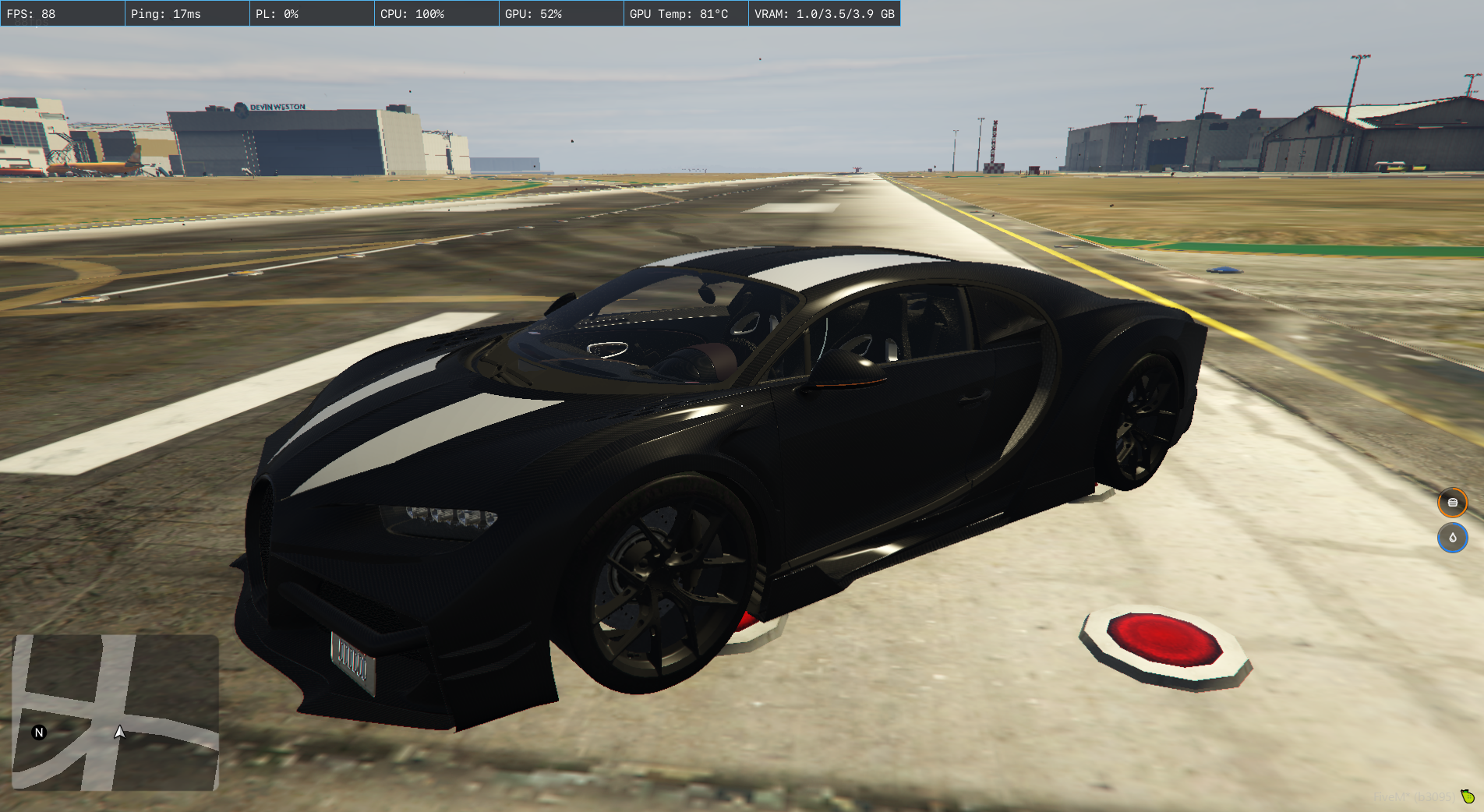Viewport: 1484px width, 812px height.
Task: Click the burger hunger status icon
Action: coord(1452,503)
